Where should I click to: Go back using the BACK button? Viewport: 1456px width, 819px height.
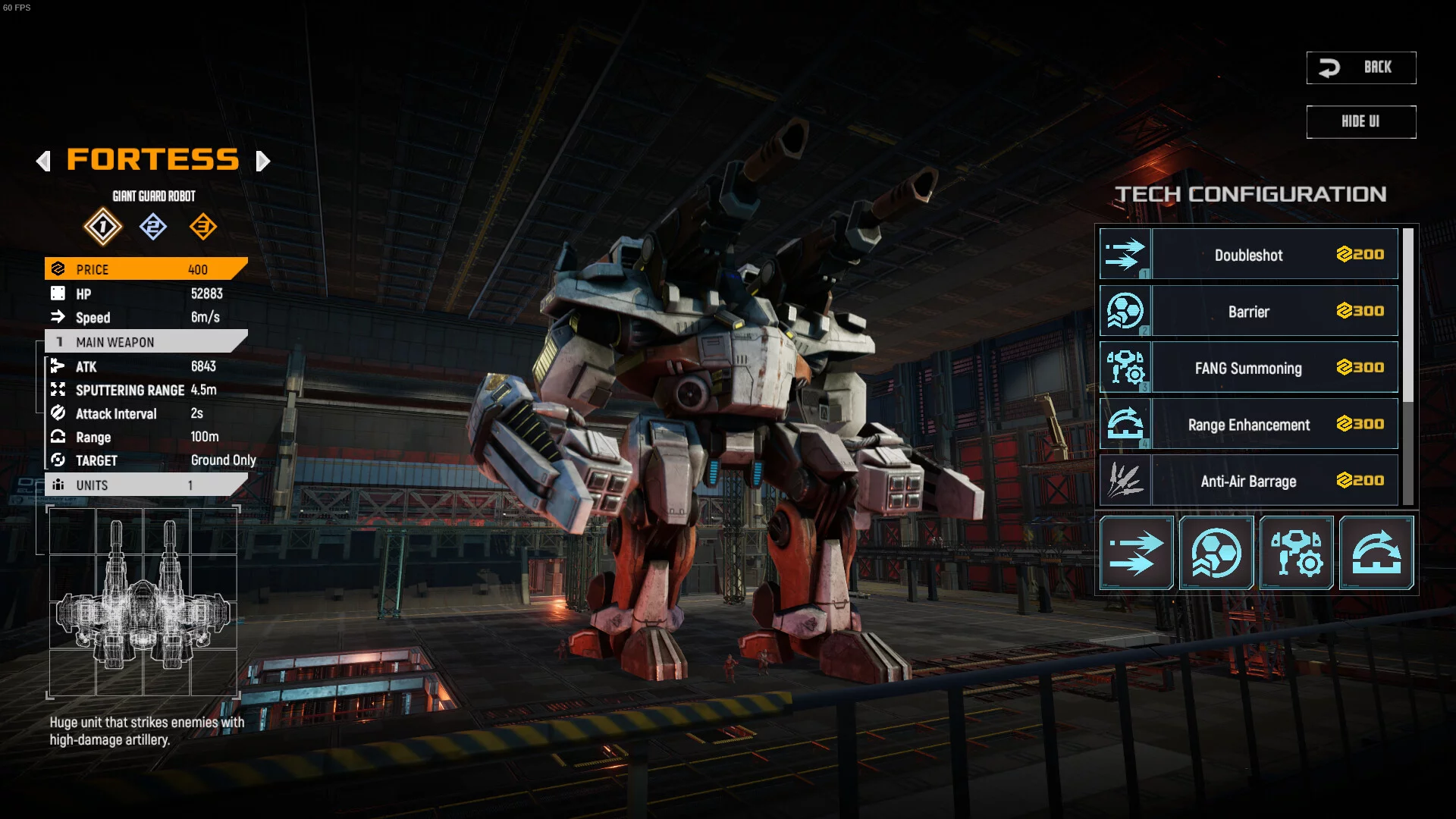1360,67
